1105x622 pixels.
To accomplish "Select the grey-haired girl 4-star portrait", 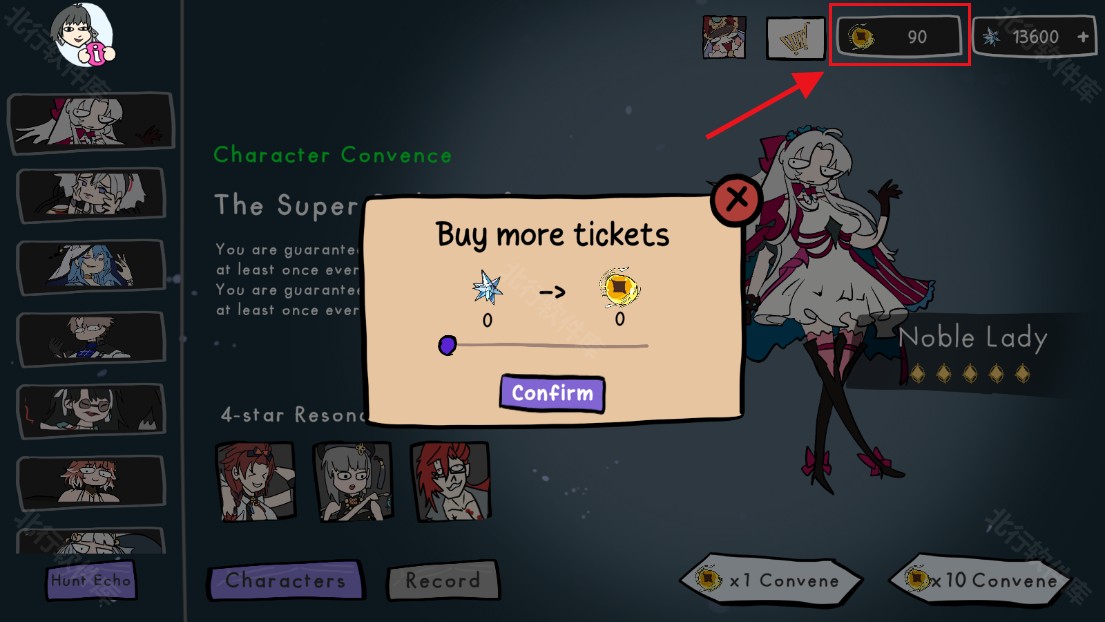I will click(x=352, y=481).
